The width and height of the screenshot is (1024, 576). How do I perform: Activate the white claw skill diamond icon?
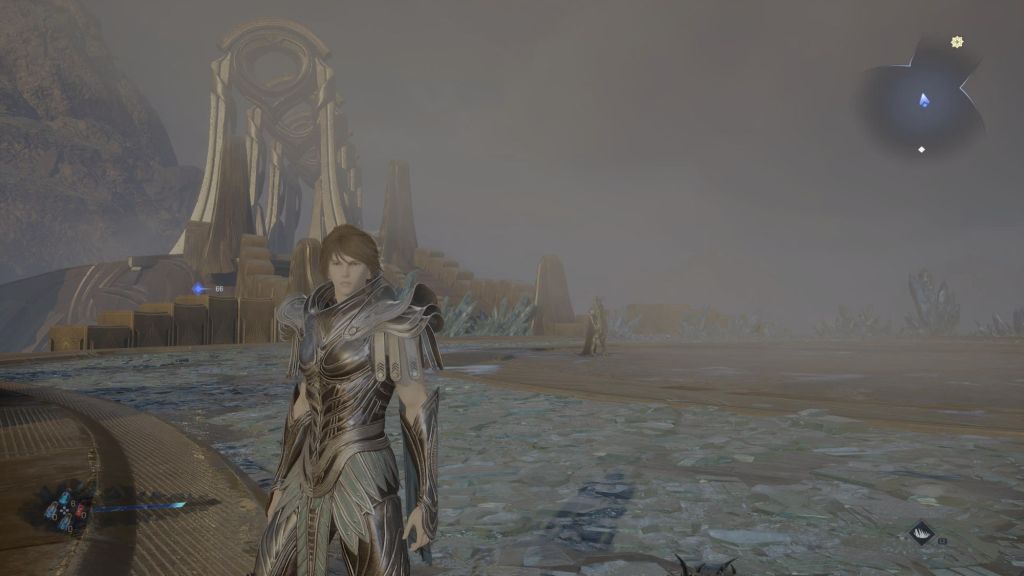(921, 533)
